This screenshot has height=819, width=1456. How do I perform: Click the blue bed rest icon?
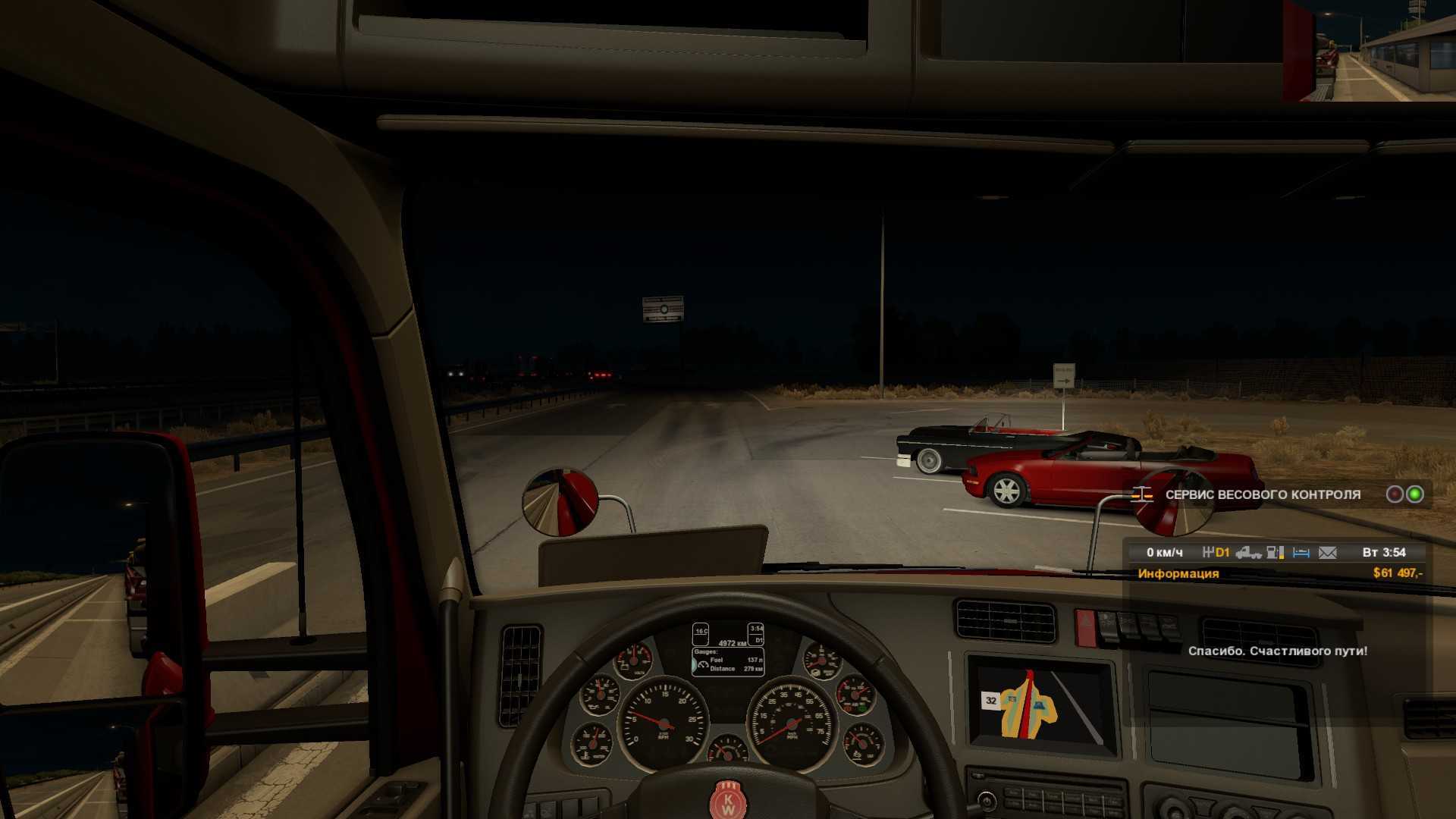coord(1301,553)
